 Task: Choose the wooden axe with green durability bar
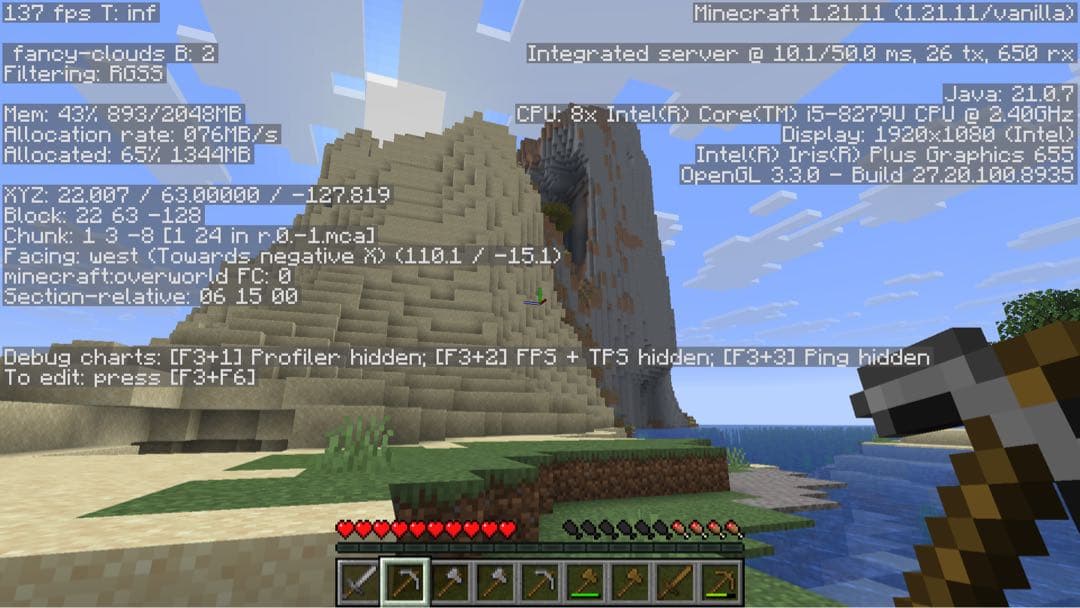587,582
